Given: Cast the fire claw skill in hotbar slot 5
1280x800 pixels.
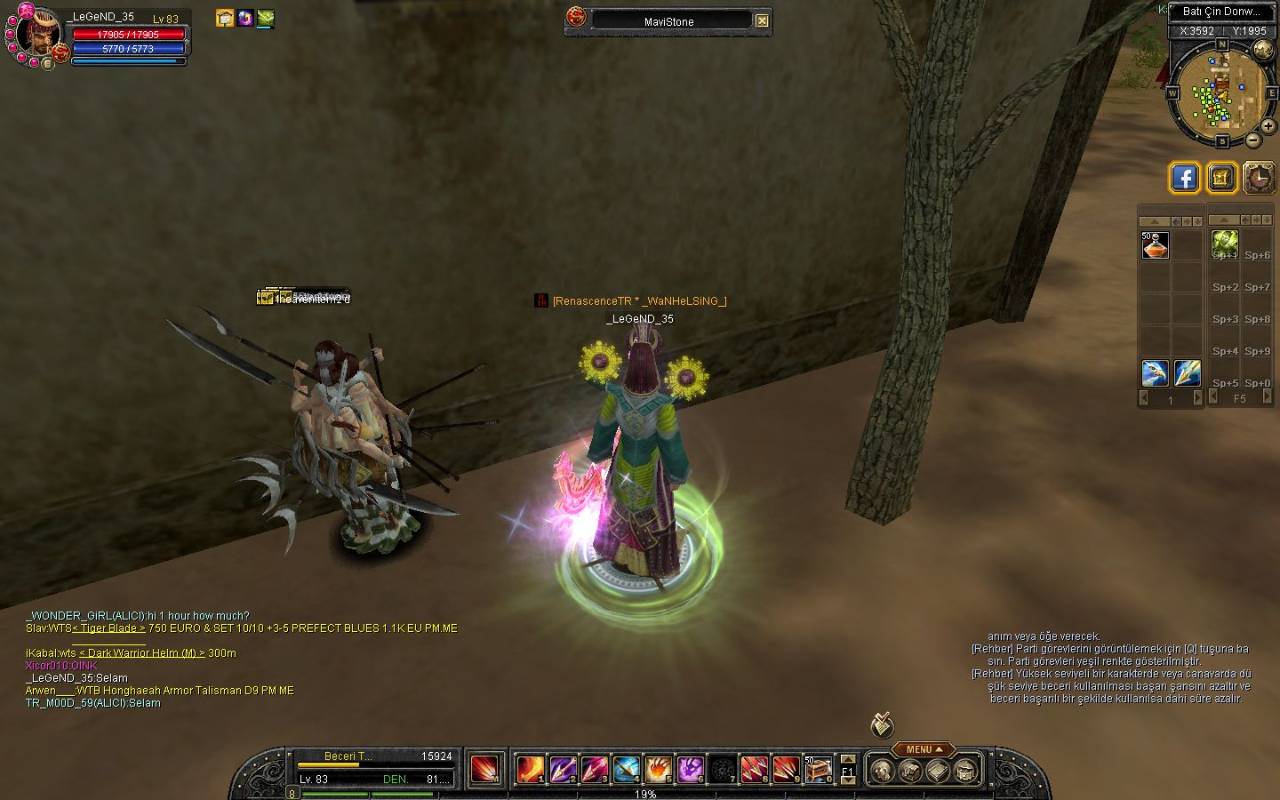Looking at the screenshot, I should point(658,769).
